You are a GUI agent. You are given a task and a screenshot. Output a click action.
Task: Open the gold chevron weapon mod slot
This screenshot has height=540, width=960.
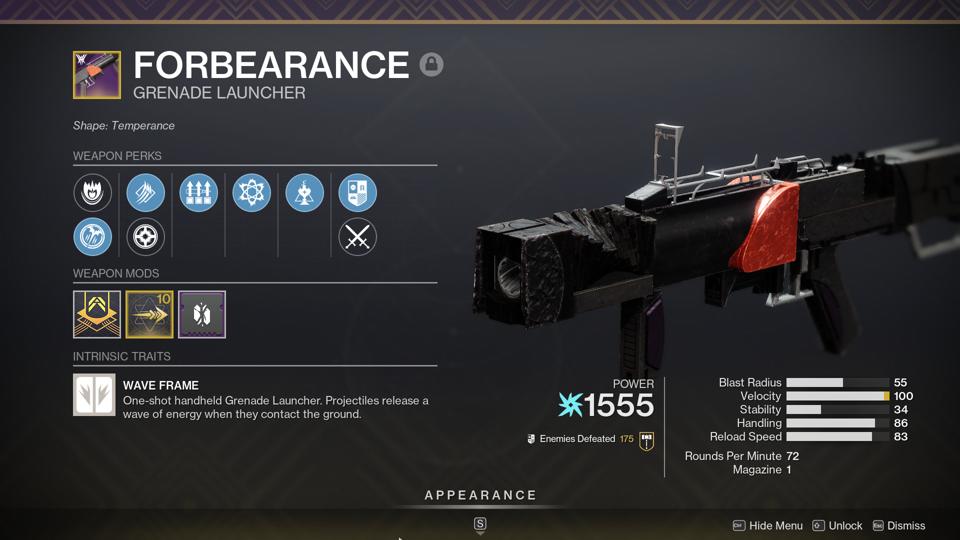pyautogui.click(x=97, y=314)
